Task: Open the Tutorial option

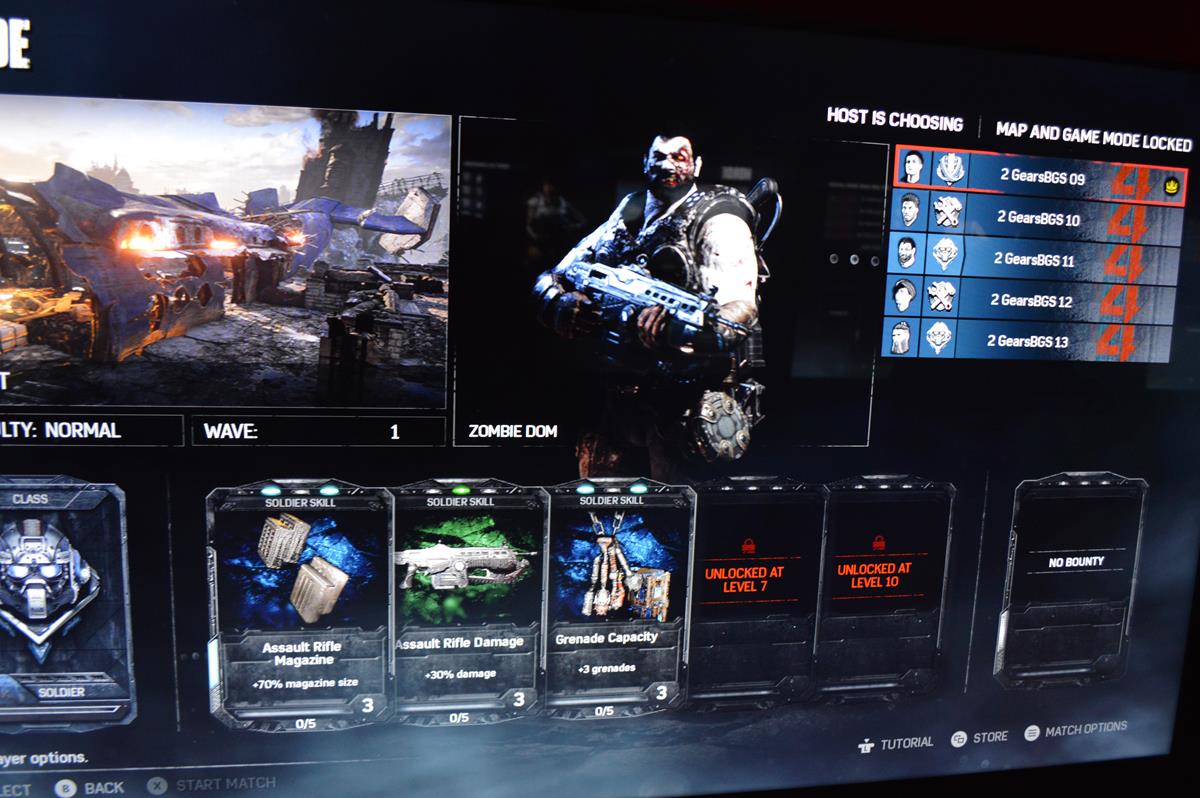Action: pos(895,742)
